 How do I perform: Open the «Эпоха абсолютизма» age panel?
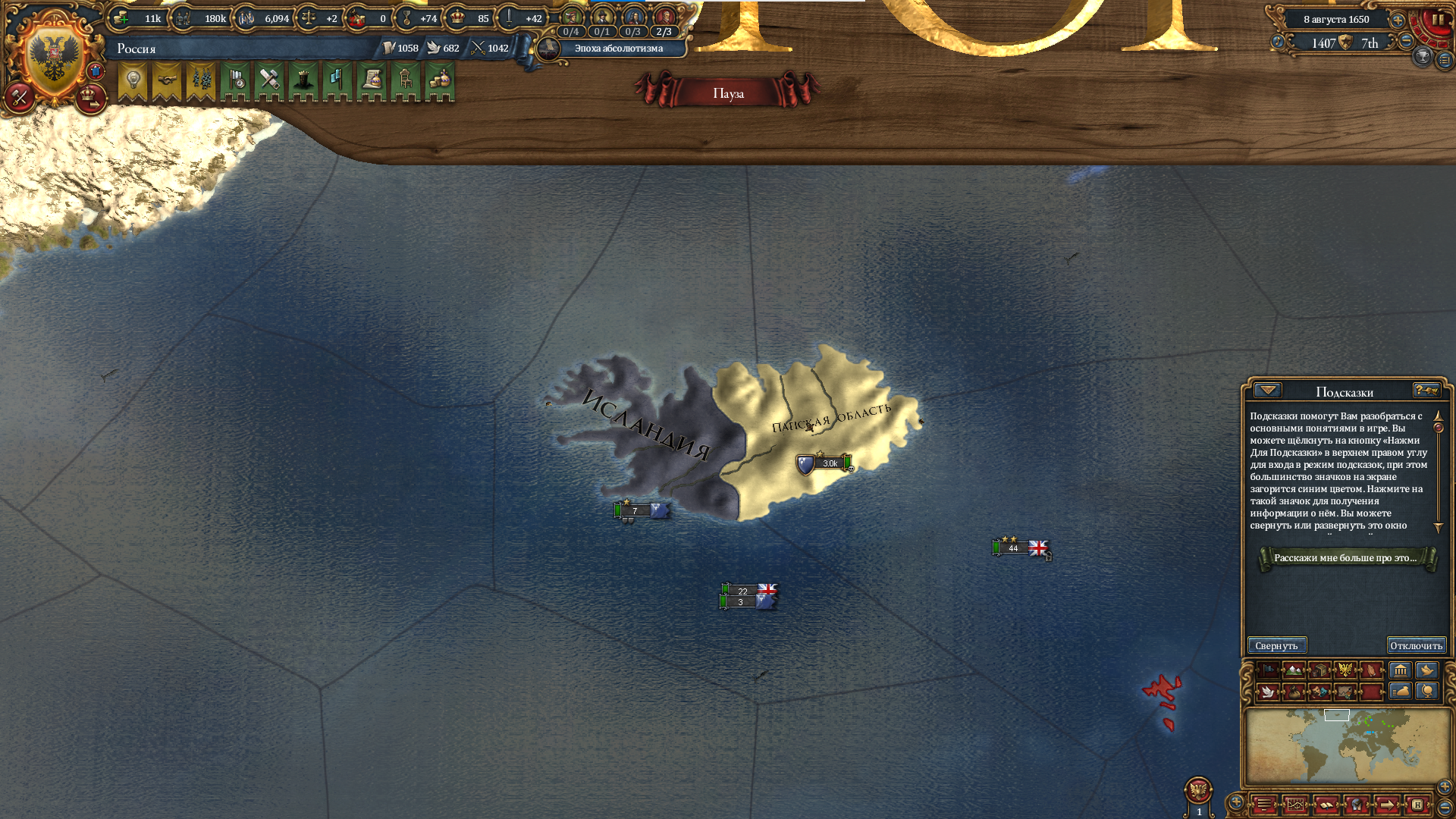click(x=618, y=49)
